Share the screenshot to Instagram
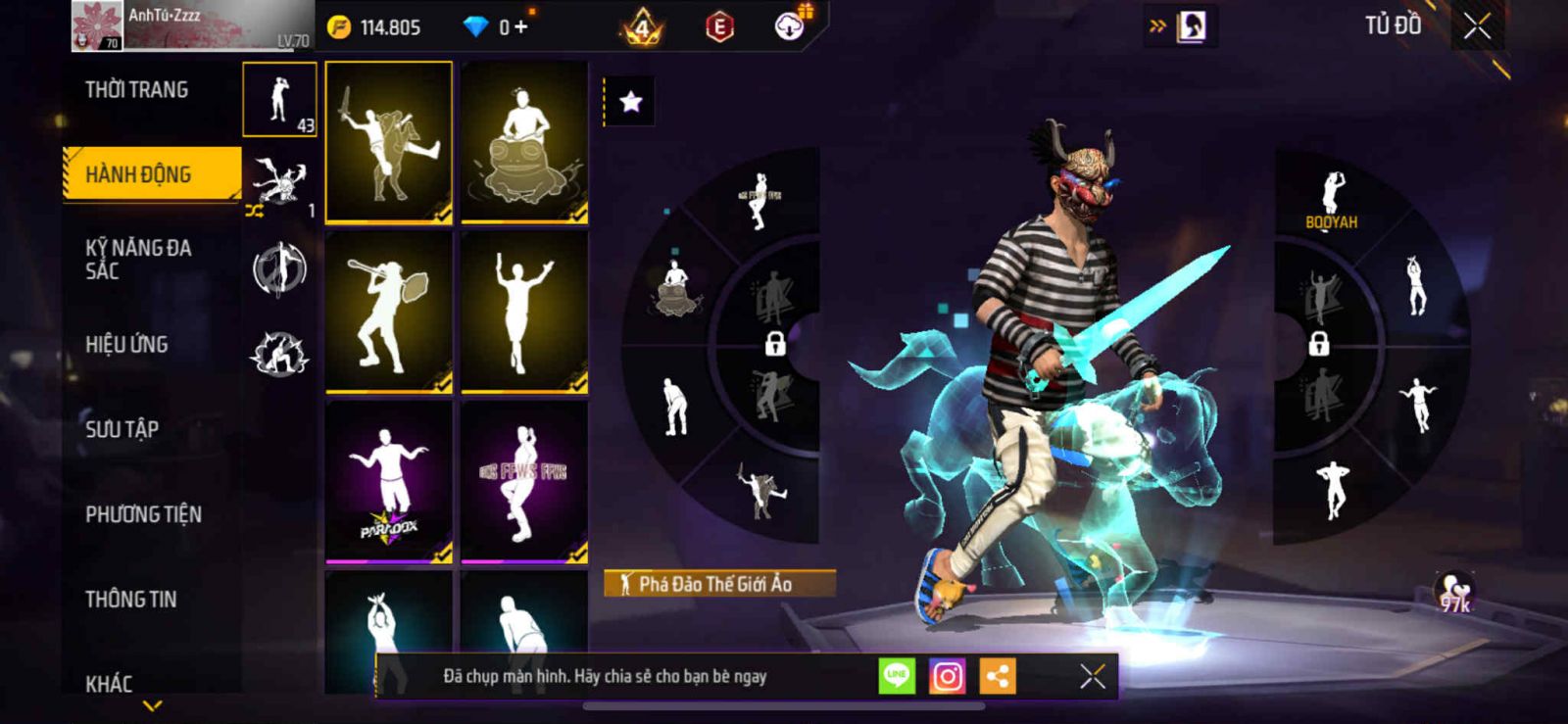 point(947,676)
